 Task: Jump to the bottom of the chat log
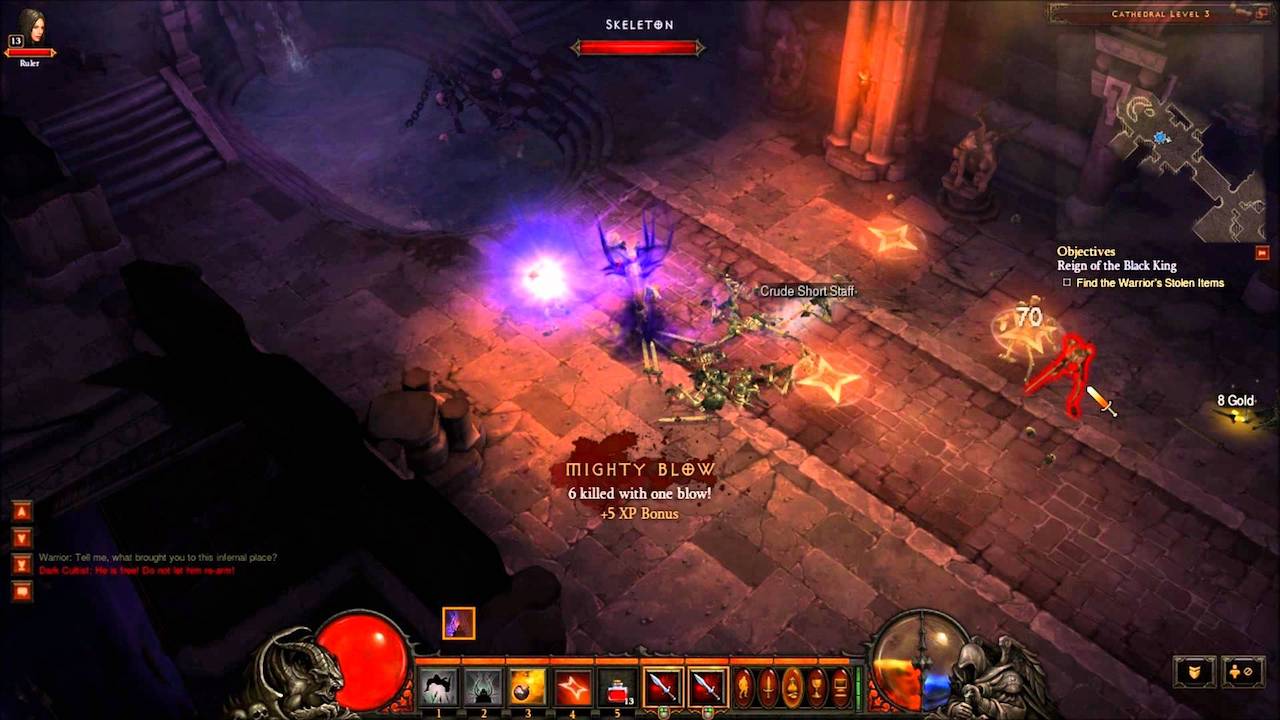click(x=22, y=565)
